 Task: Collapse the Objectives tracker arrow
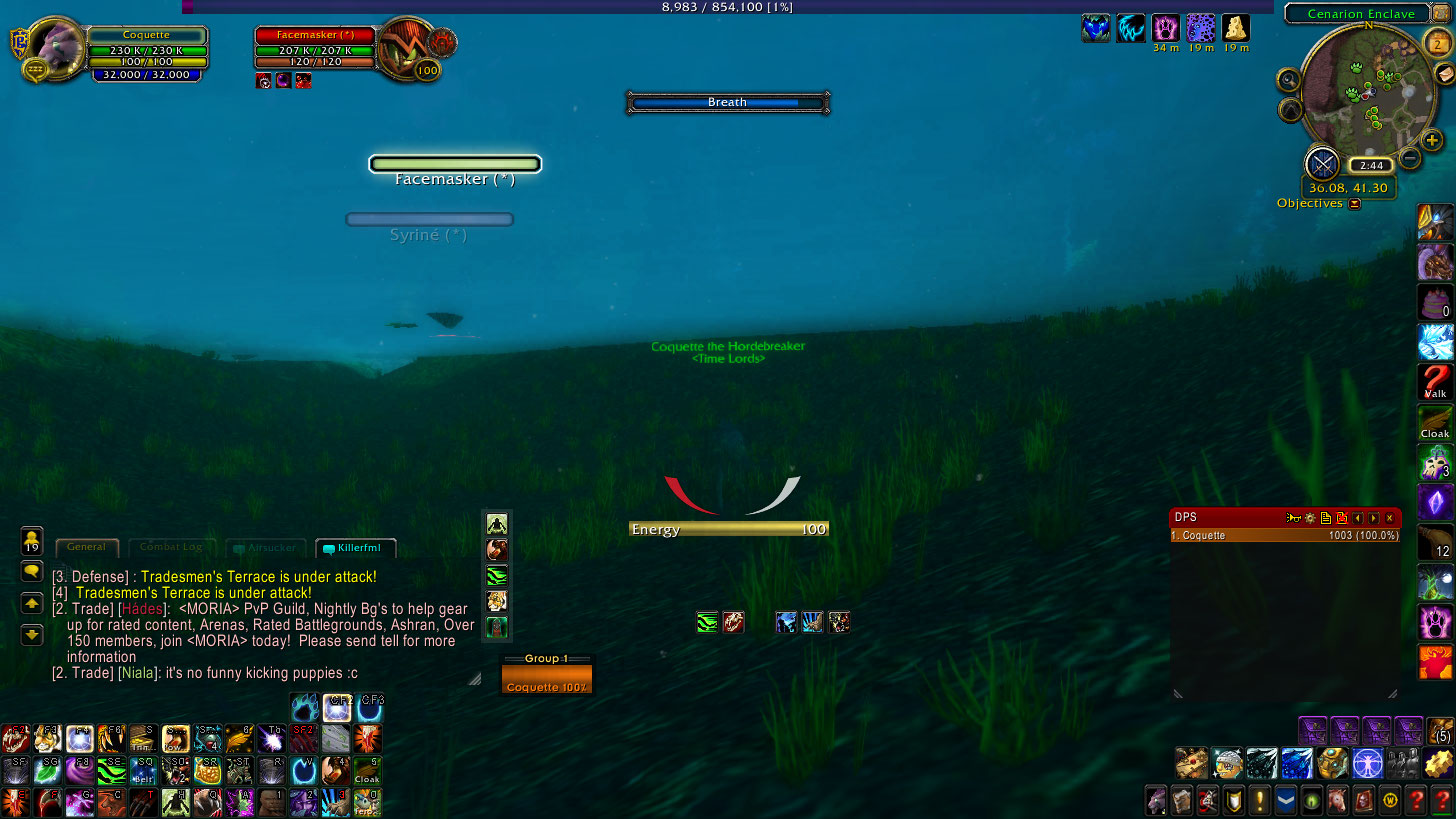click(x=1355, y=204)
